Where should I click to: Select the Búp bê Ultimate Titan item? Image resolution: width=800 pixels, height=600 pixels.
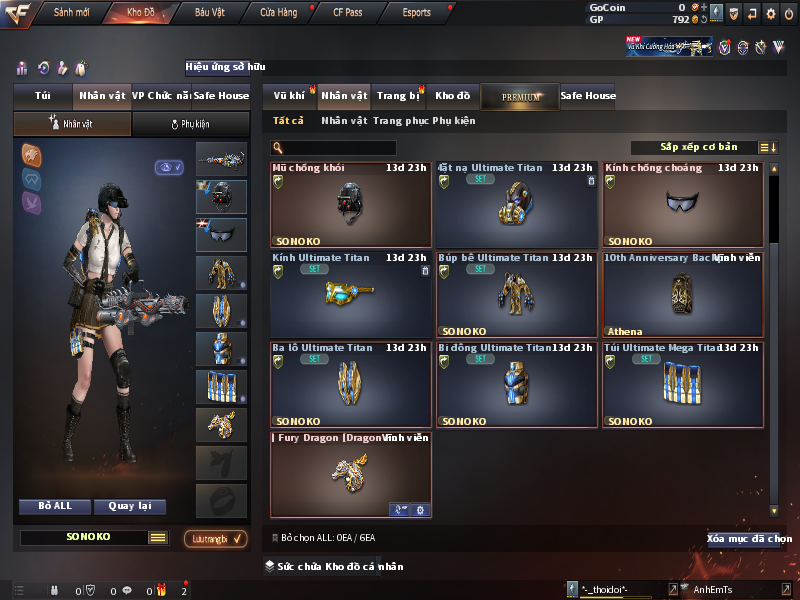[x=516, y=294]
